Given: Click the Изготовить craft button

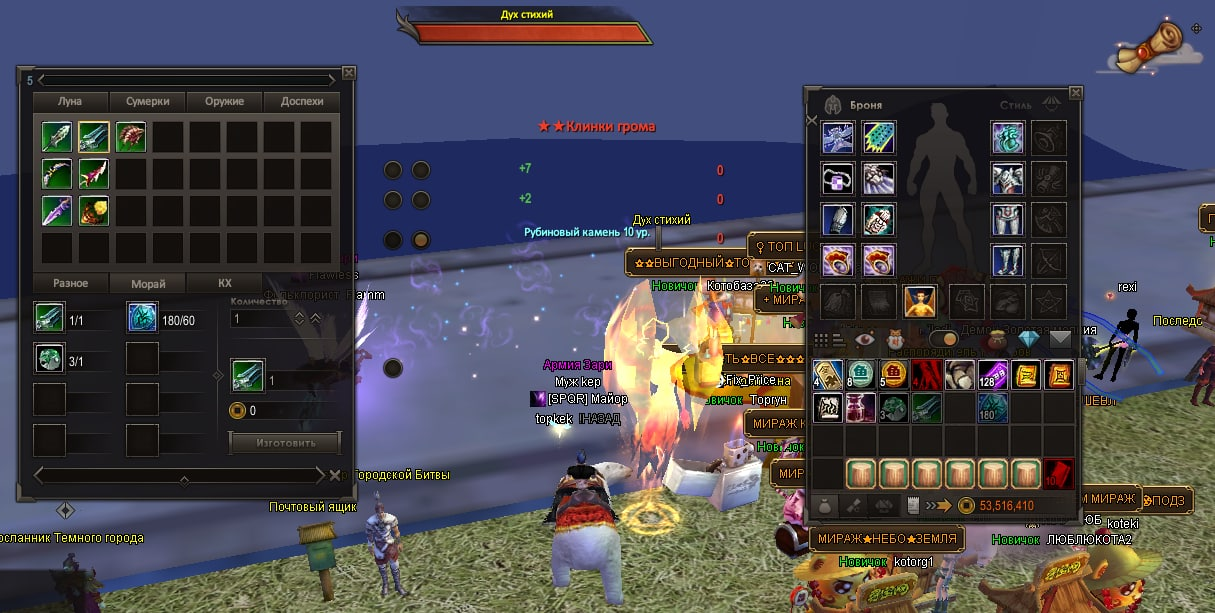Looking at the screenshot, I should [x=285, y=442].
